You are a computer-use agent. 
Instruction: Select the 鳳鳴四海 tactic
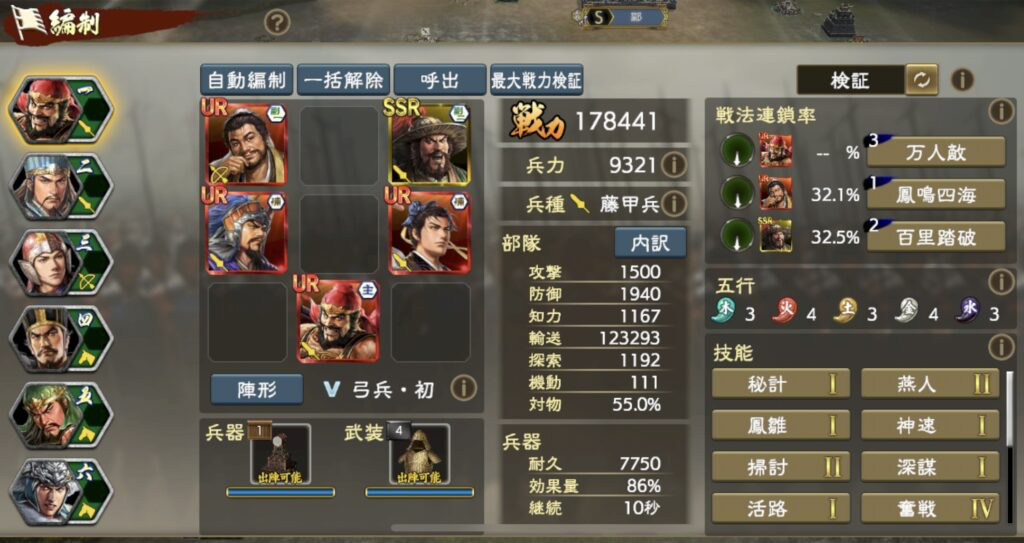coord(936,194)
